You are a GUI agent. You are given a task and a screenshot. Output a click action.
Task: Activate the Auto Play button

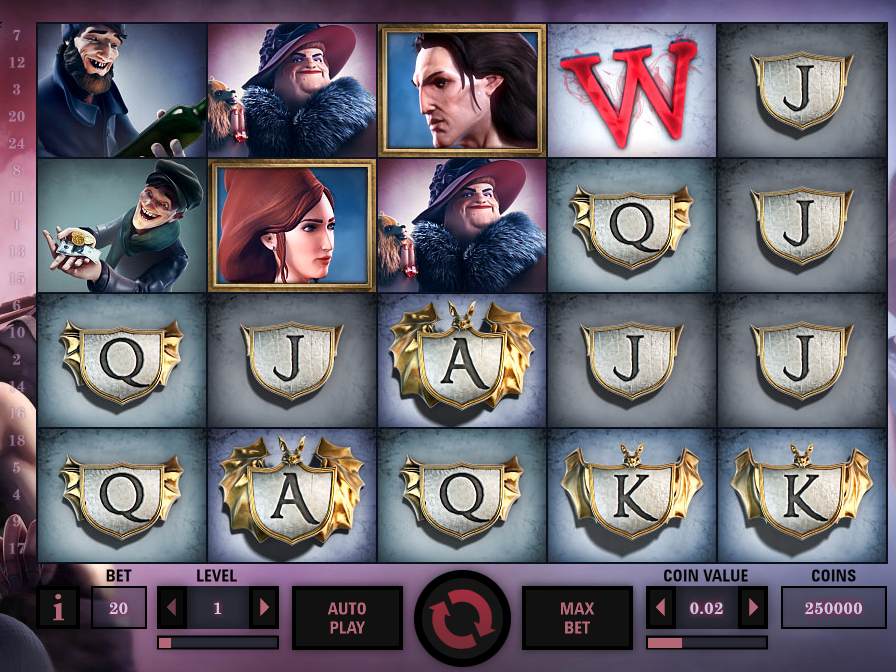tap(347, 618)
